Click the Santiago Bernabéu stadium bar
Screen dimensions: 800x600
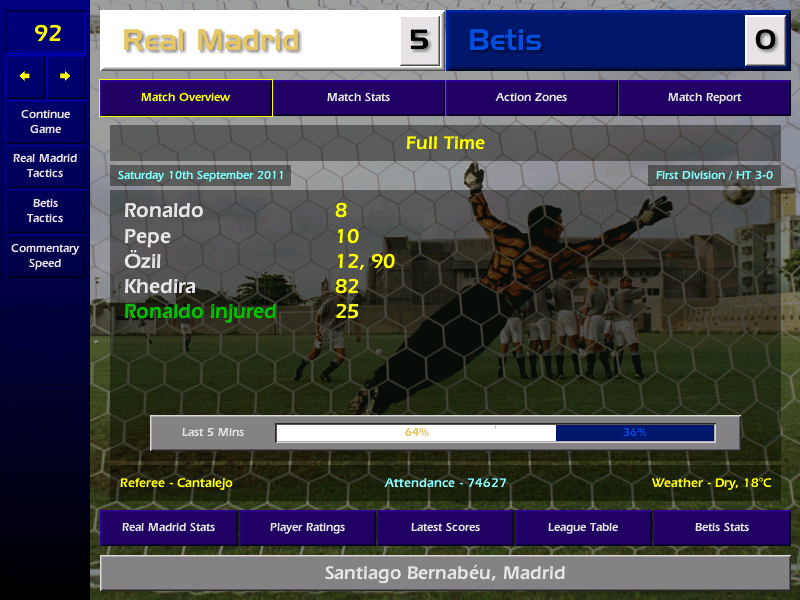click(x=445, y=574)
